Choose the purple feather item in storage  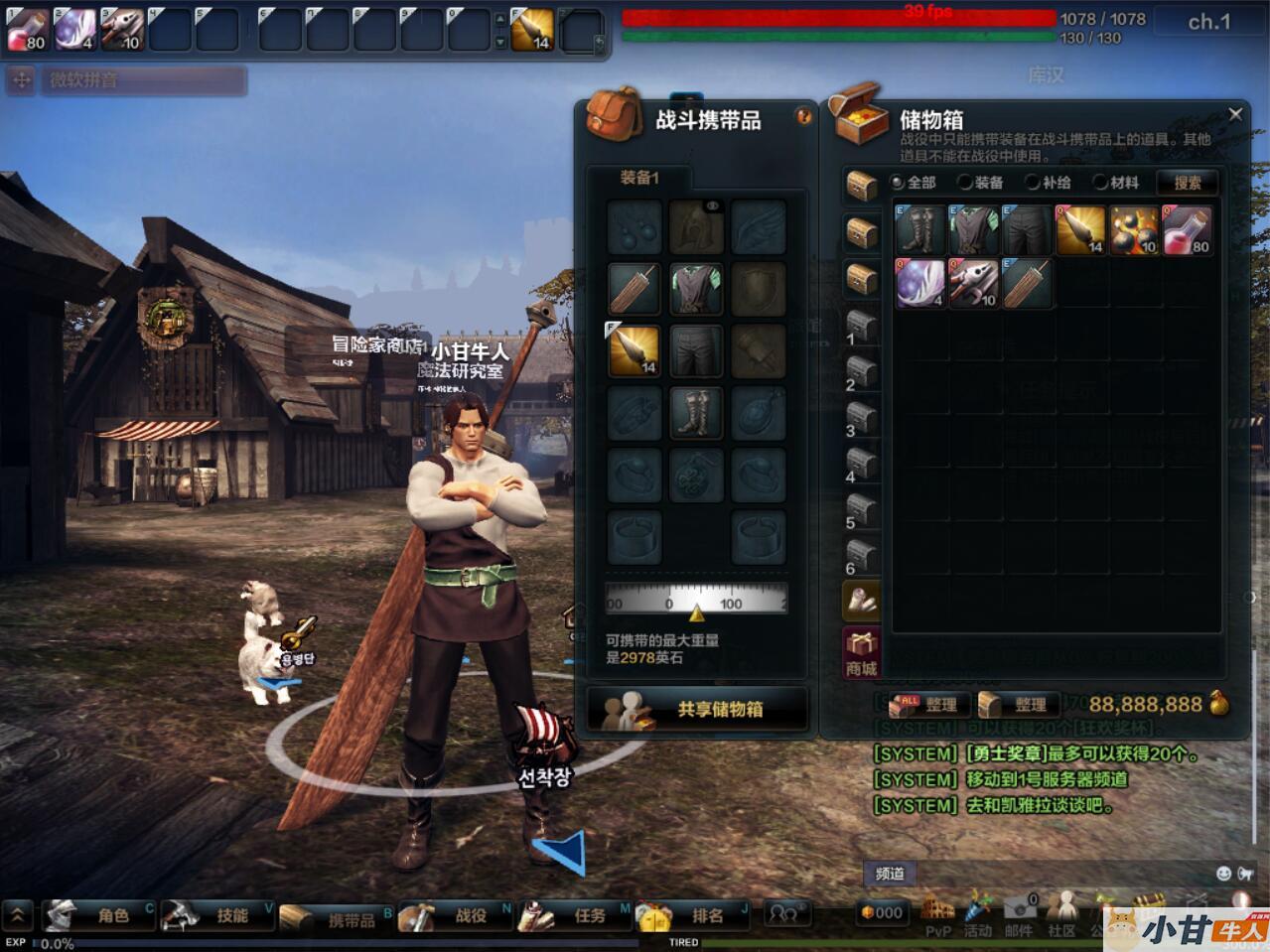pos(919,283)
